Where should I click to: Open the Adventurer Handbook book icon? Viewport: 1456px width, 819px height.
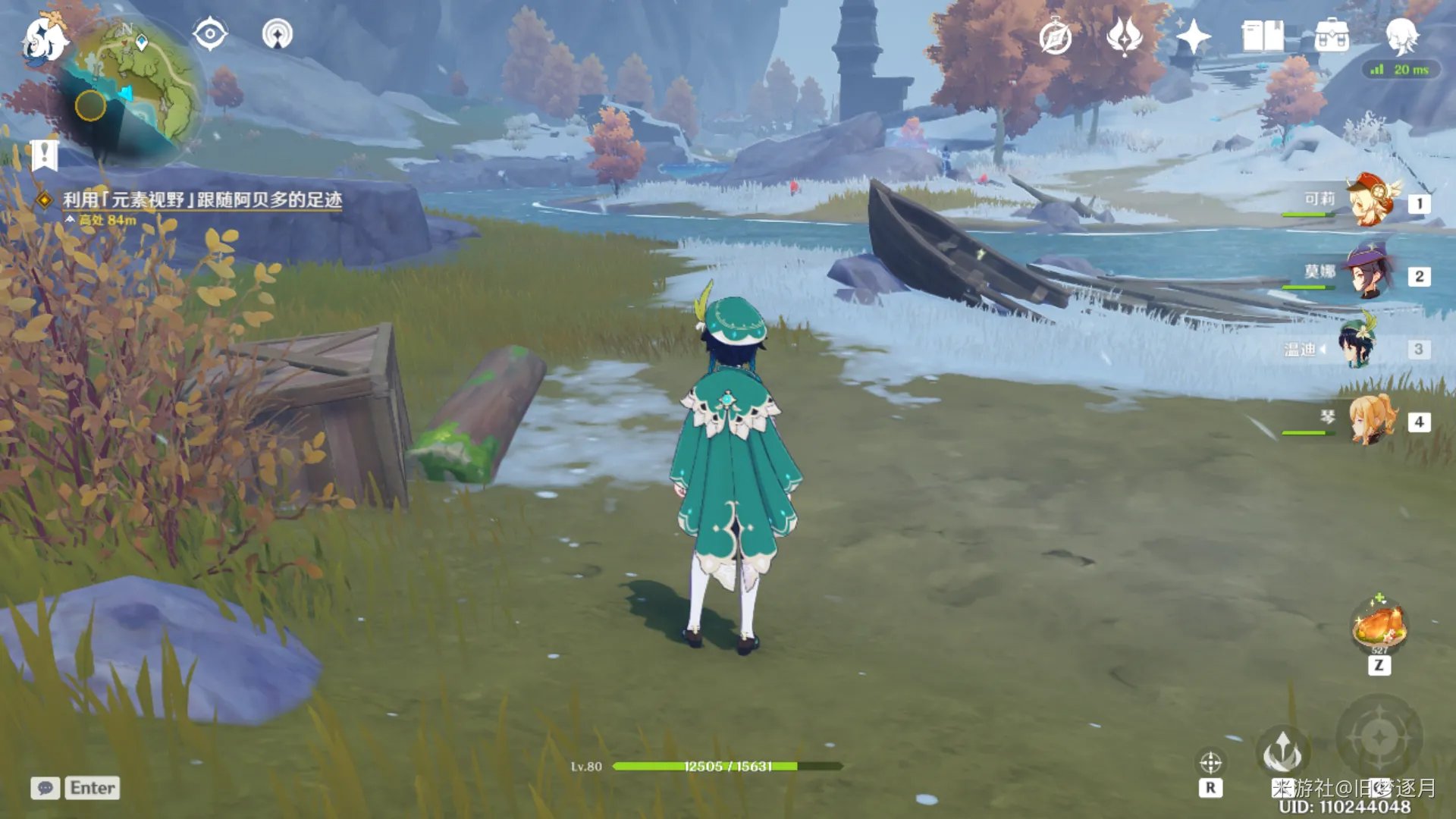pyautogui.click(x=1262, y=36)
